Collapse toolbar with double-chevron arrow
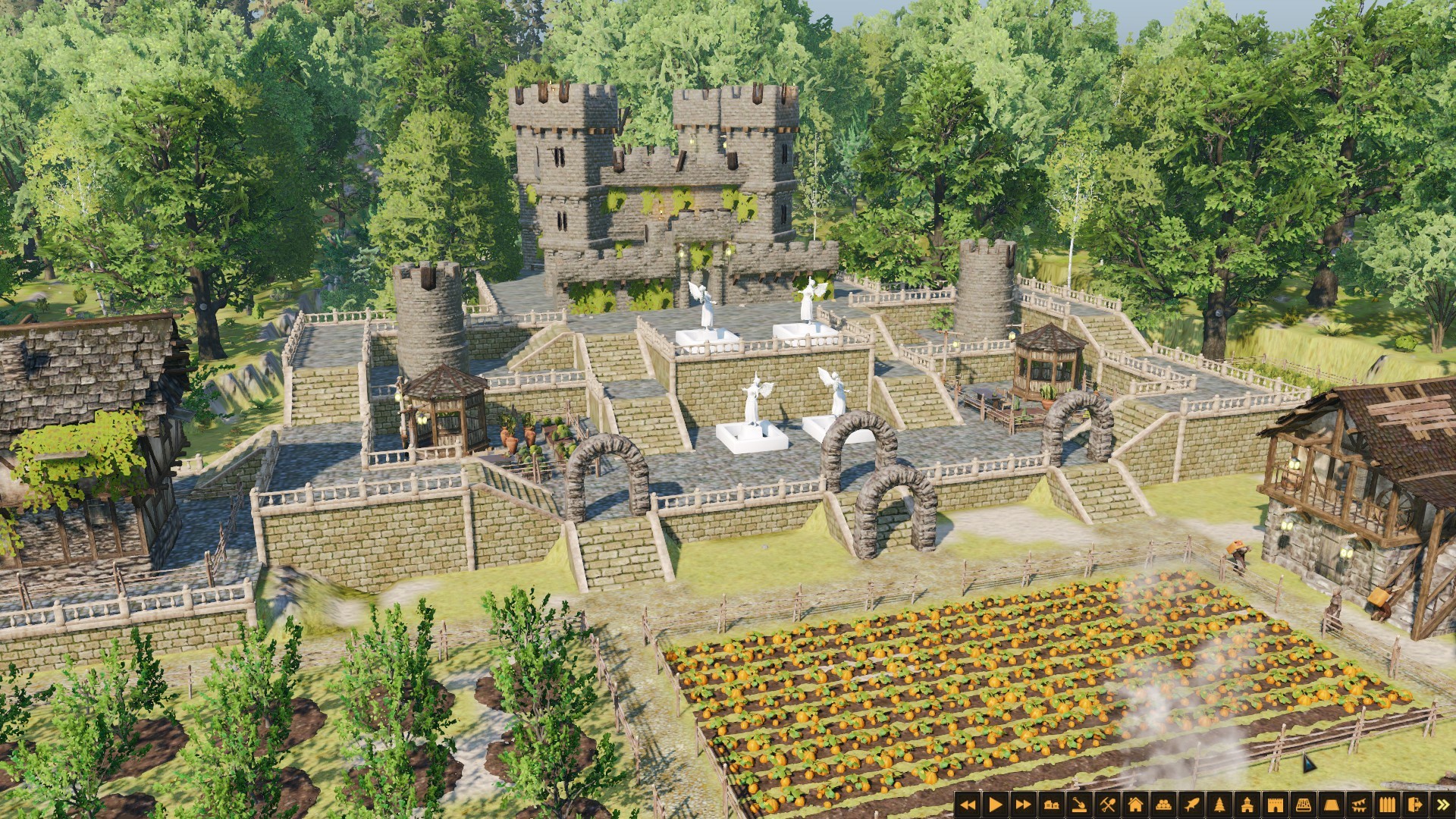This screenshot has height=819, width=1456. click(x=1442, y=805)
